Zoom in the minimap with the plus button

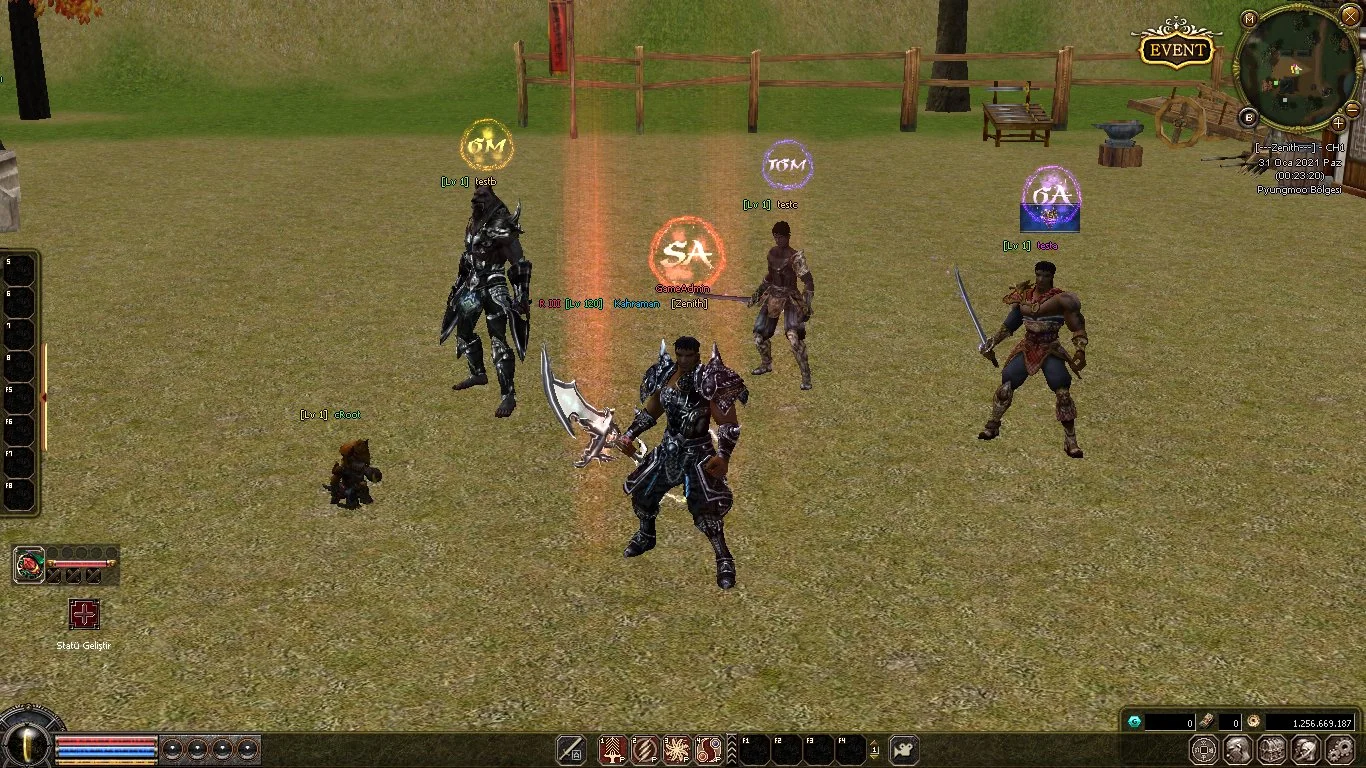pos(1338,123)
